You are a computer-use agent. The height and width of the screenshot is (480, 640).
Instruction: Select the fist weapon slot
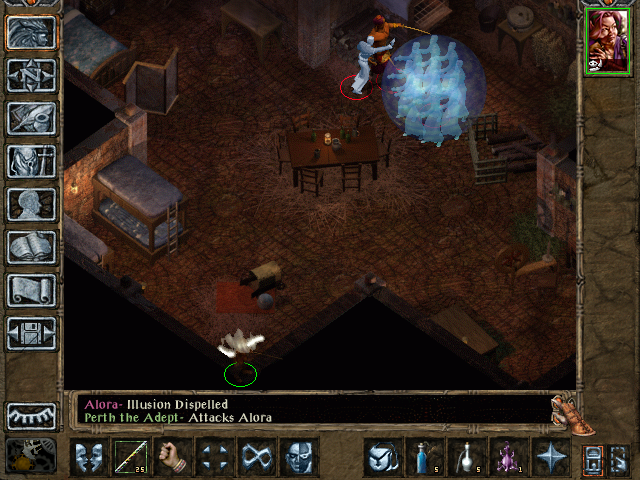click(173, 457)
